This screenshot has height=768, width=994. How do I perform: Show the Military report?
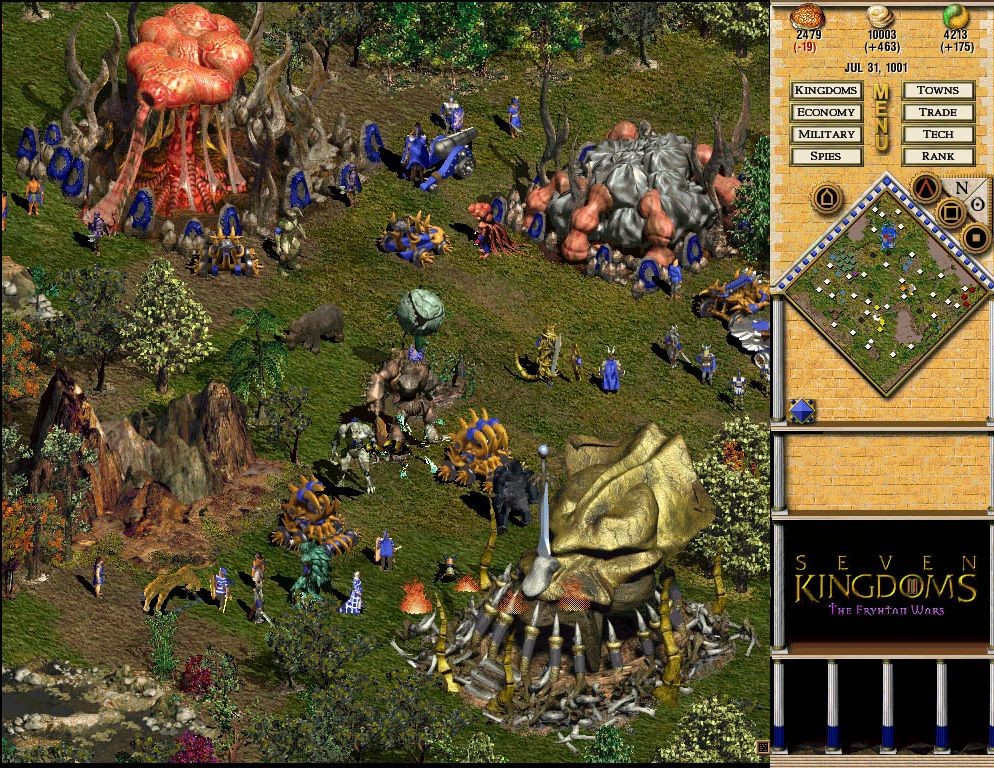(x=826, y=134)
